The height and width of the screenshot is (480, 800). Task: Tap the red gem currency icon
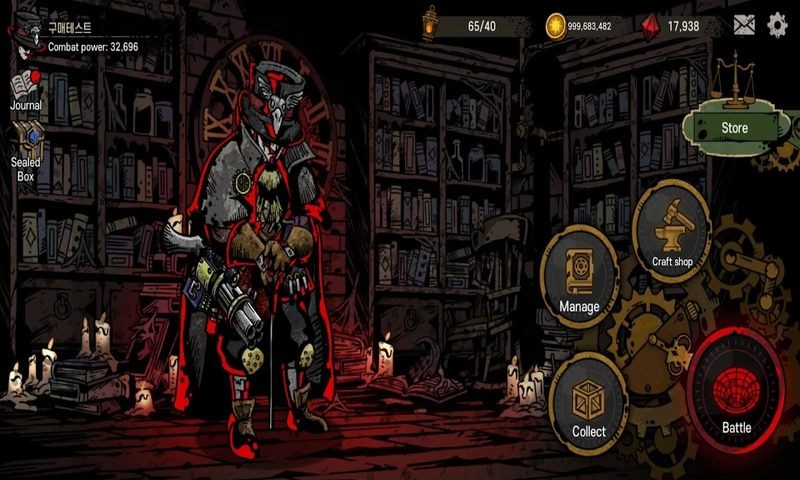[x=651, y=25]
